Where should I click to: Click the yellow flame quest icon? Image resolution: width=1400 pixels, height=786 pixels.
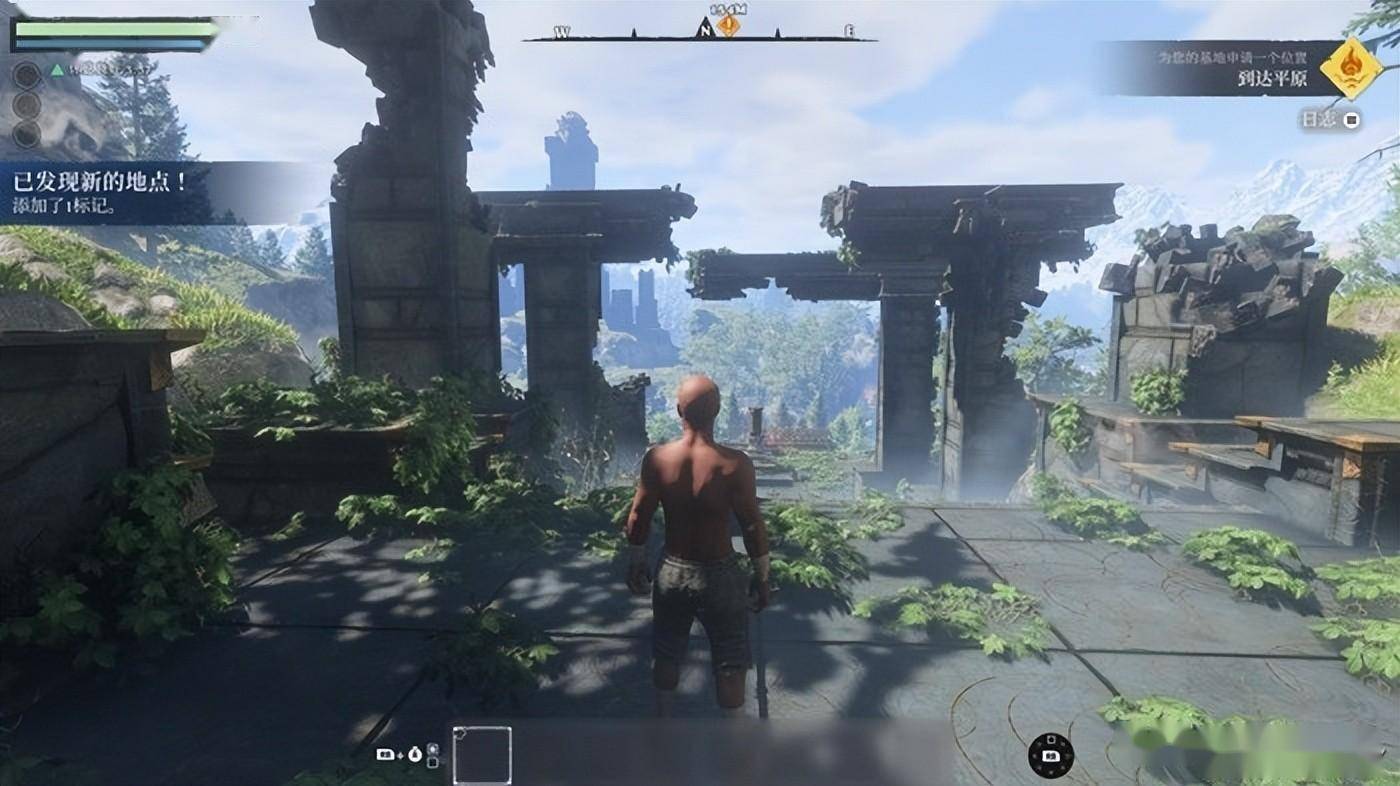coord(1351,68)
